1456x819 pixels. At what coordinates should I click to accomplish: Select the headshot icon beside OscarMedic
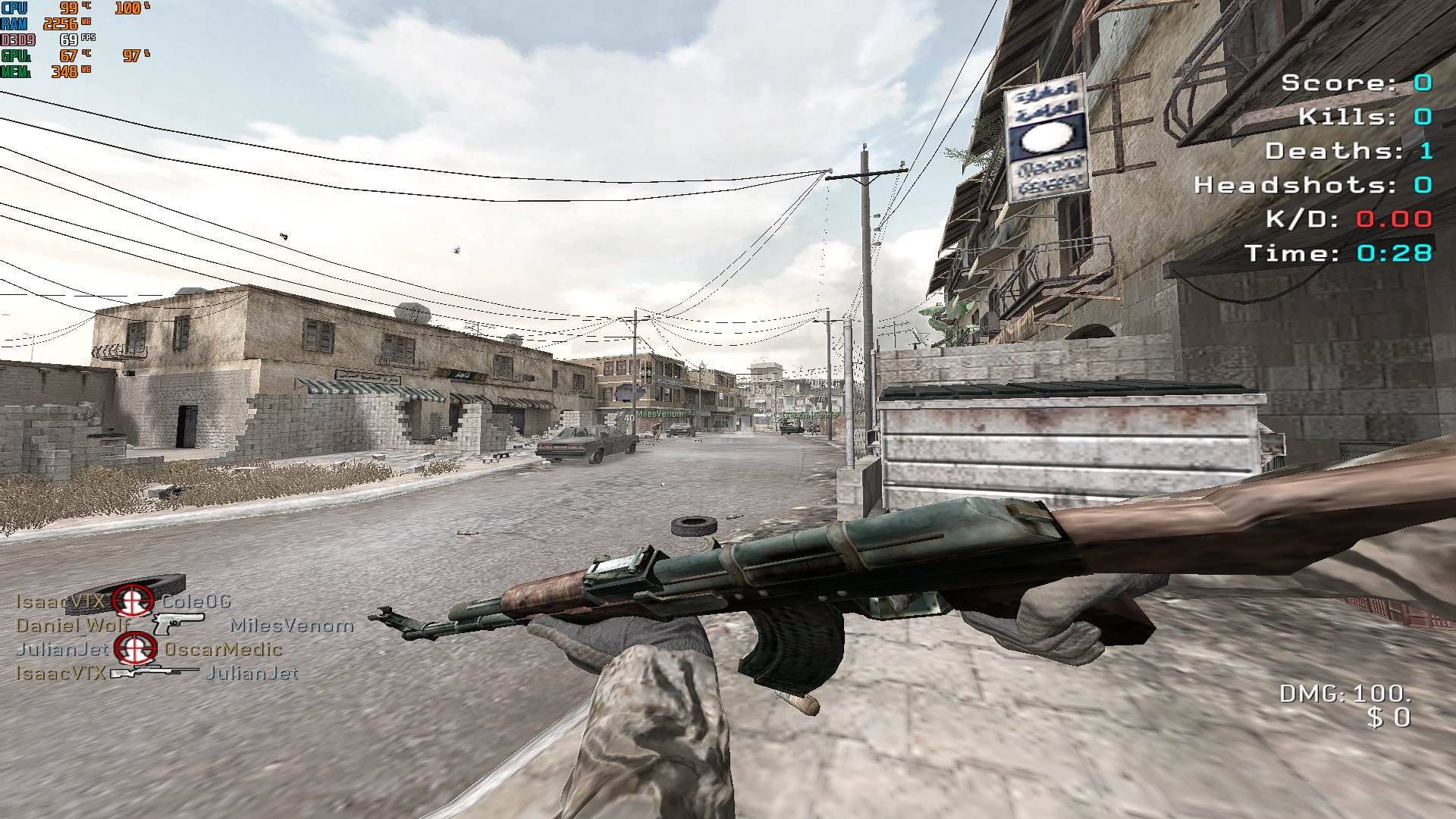[x=136, y=649]
